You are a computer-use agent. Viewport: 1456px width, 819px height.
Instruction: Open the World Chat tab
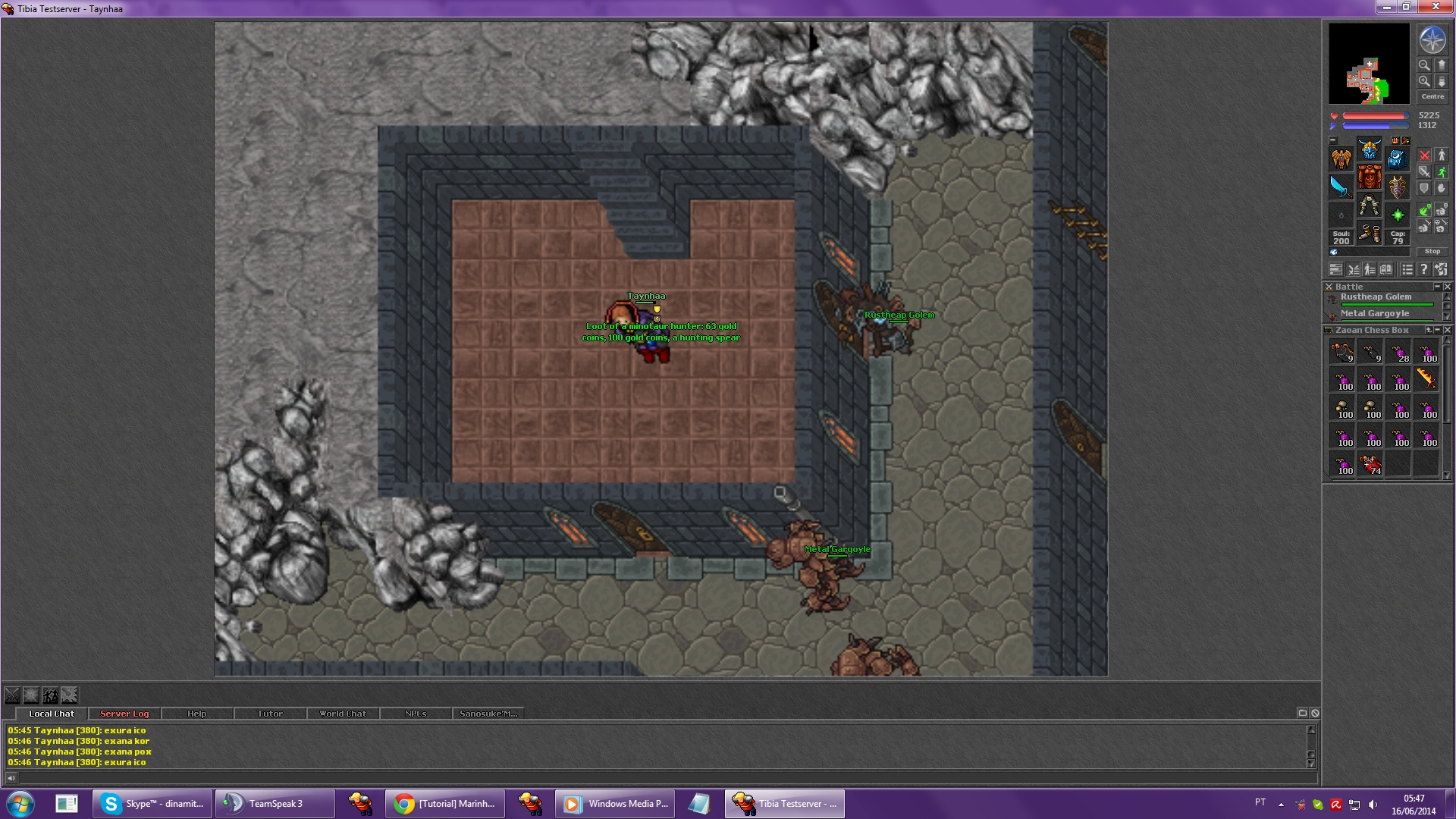[342, 714]
